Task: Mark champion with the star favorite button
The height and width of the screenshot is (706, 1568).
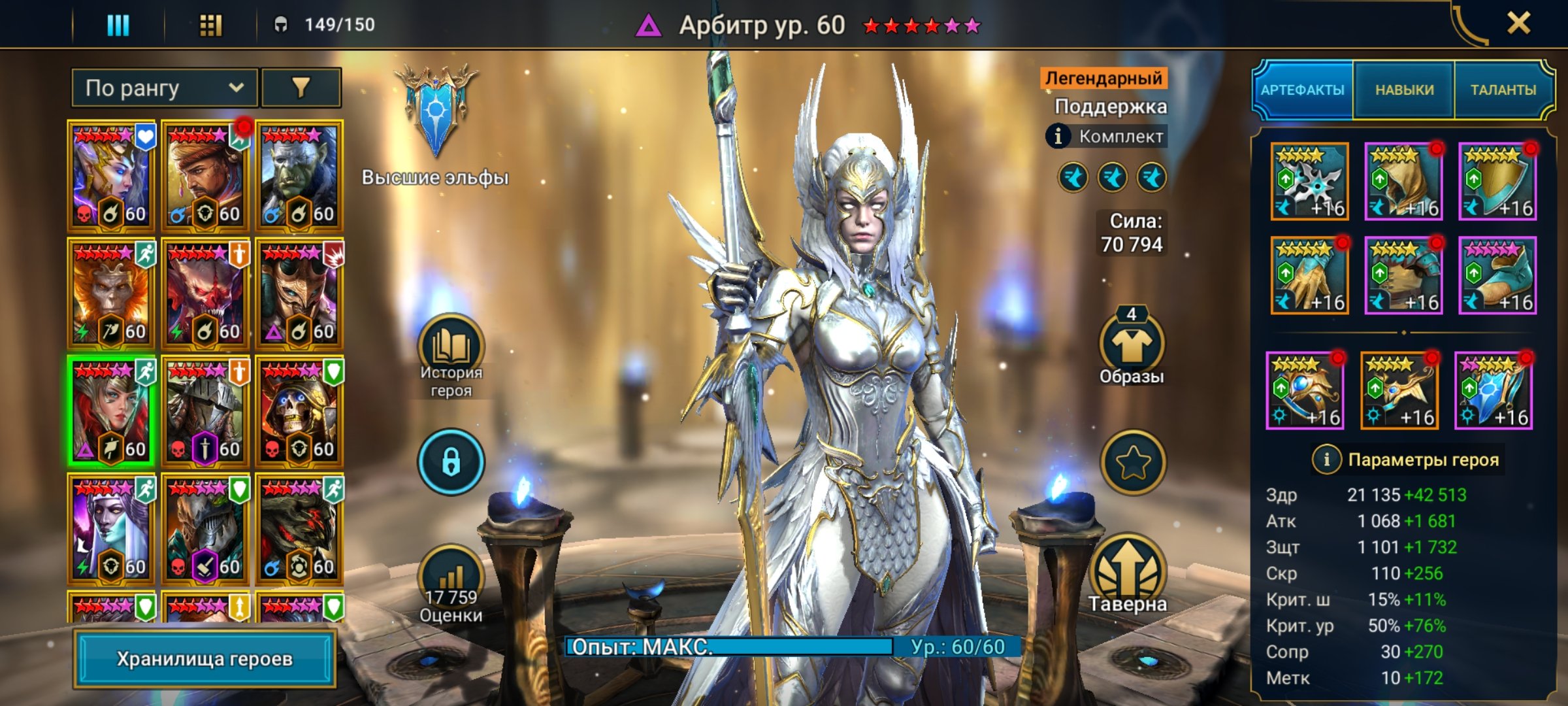Action: point(1133,462)
